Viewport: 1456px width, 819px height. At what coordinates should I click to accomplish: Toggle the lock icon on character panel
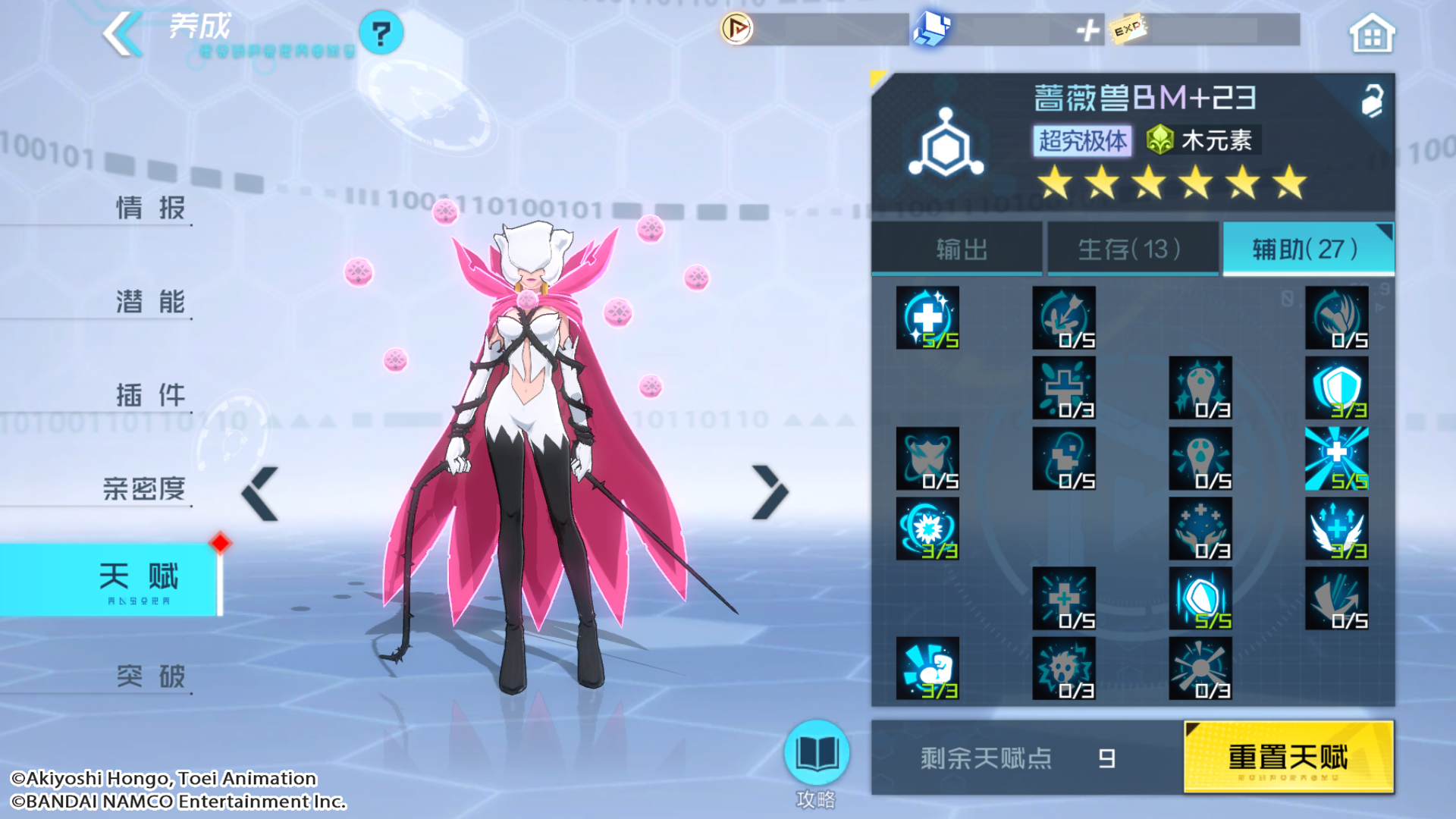pos(1372,100)
